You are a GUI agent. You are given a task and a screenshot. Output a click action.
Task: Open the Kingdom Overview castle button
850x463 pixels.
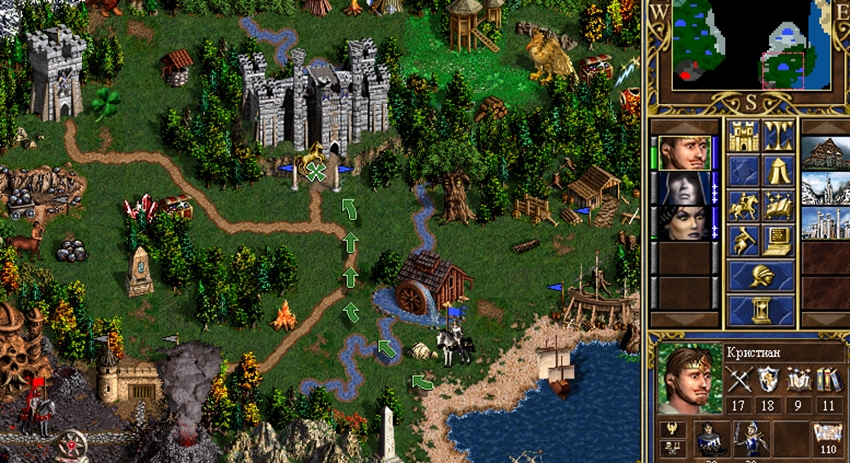pos(743,135)
